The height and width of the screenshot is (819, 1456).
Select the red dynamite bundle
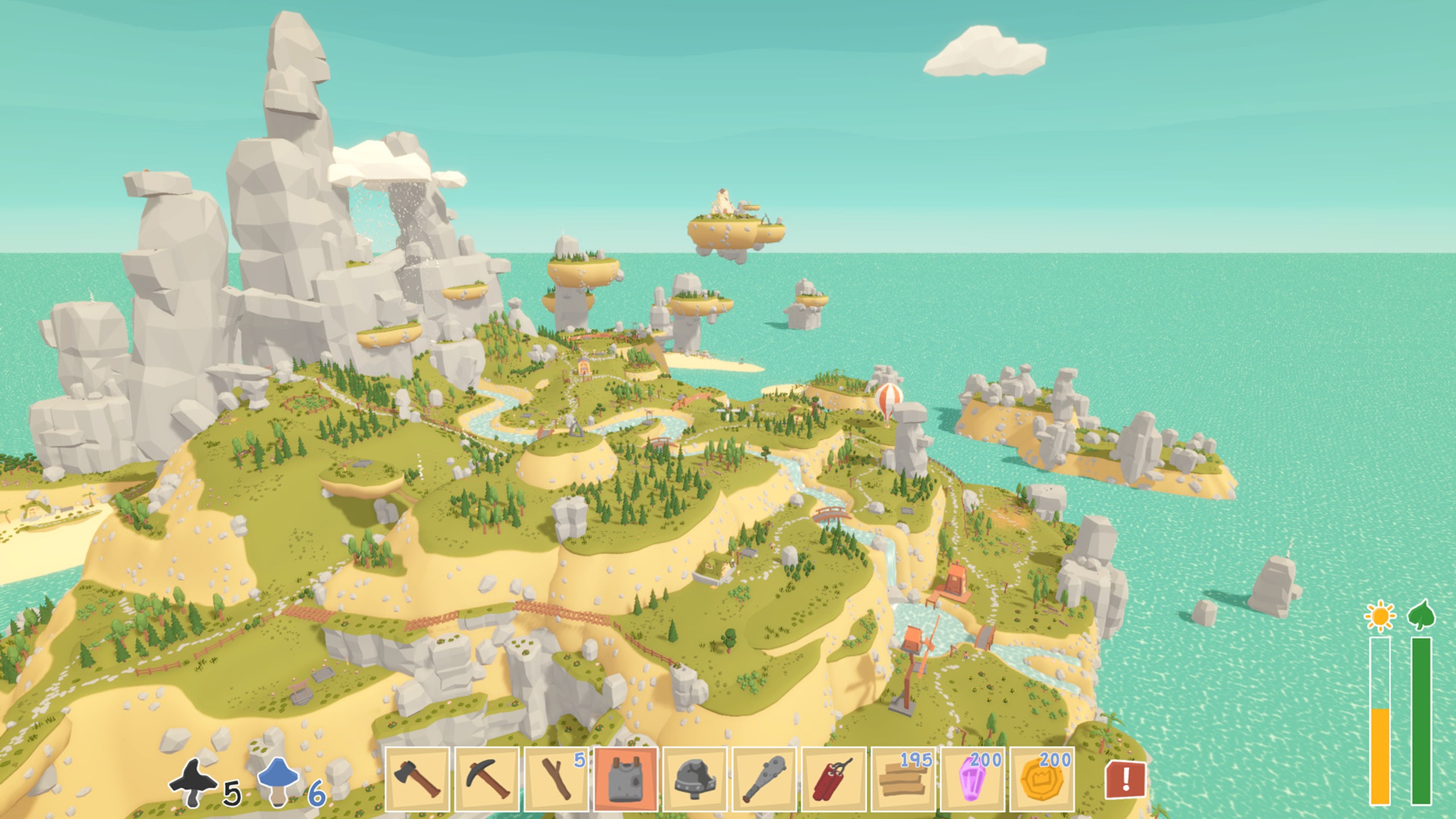pyautogui.click(x=834, y=779)
